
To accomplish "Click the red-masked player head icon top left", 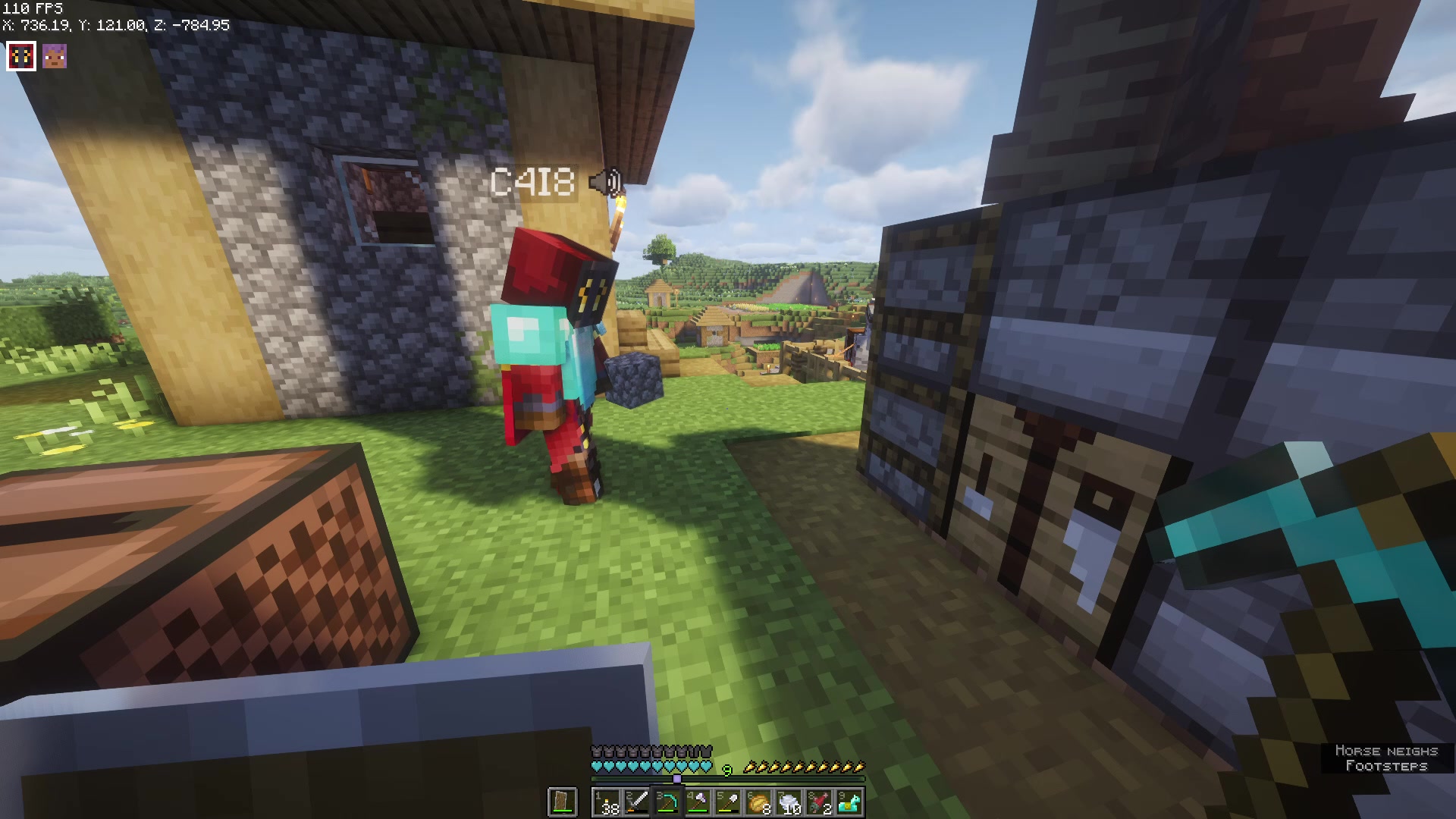I will [20, 55].
